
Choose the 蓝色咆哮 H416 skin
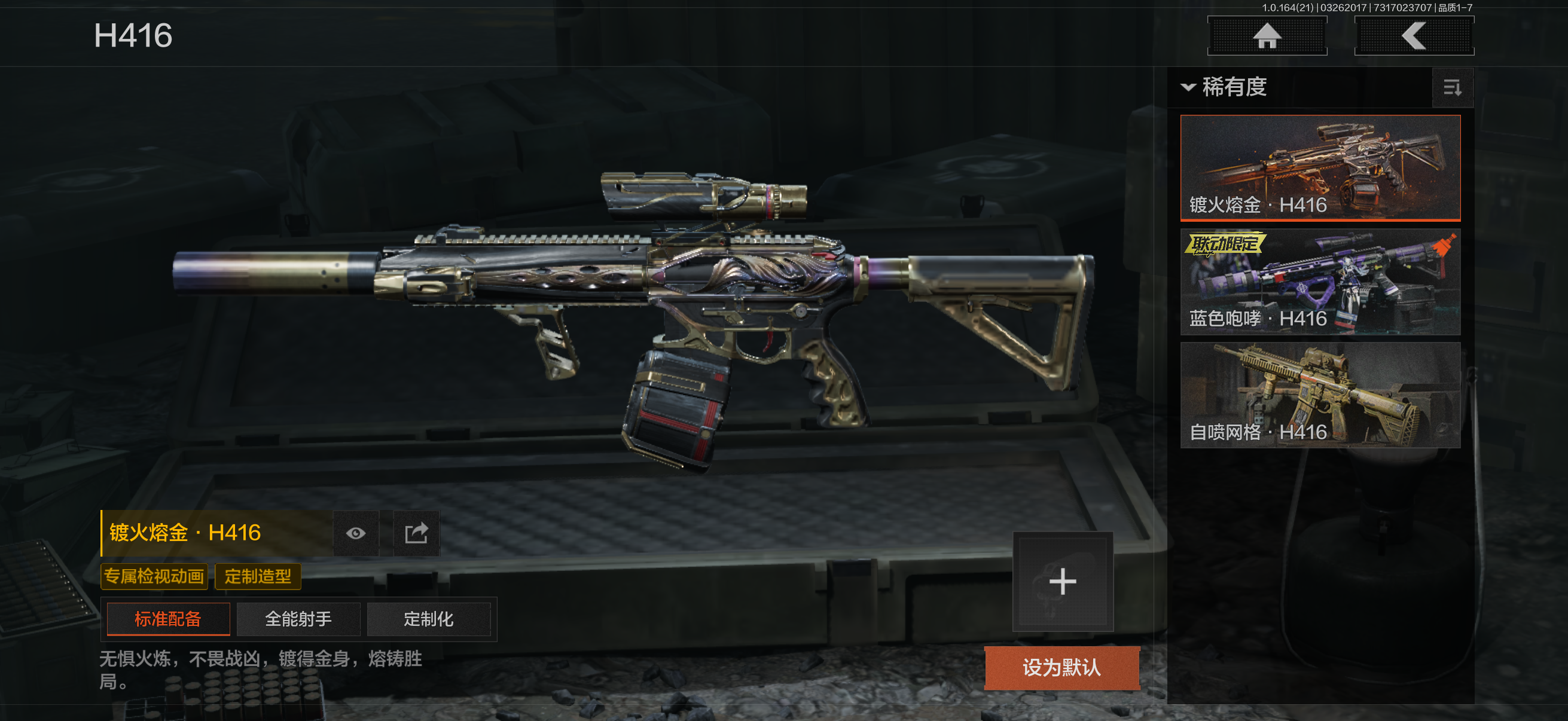coord(1320,282)
